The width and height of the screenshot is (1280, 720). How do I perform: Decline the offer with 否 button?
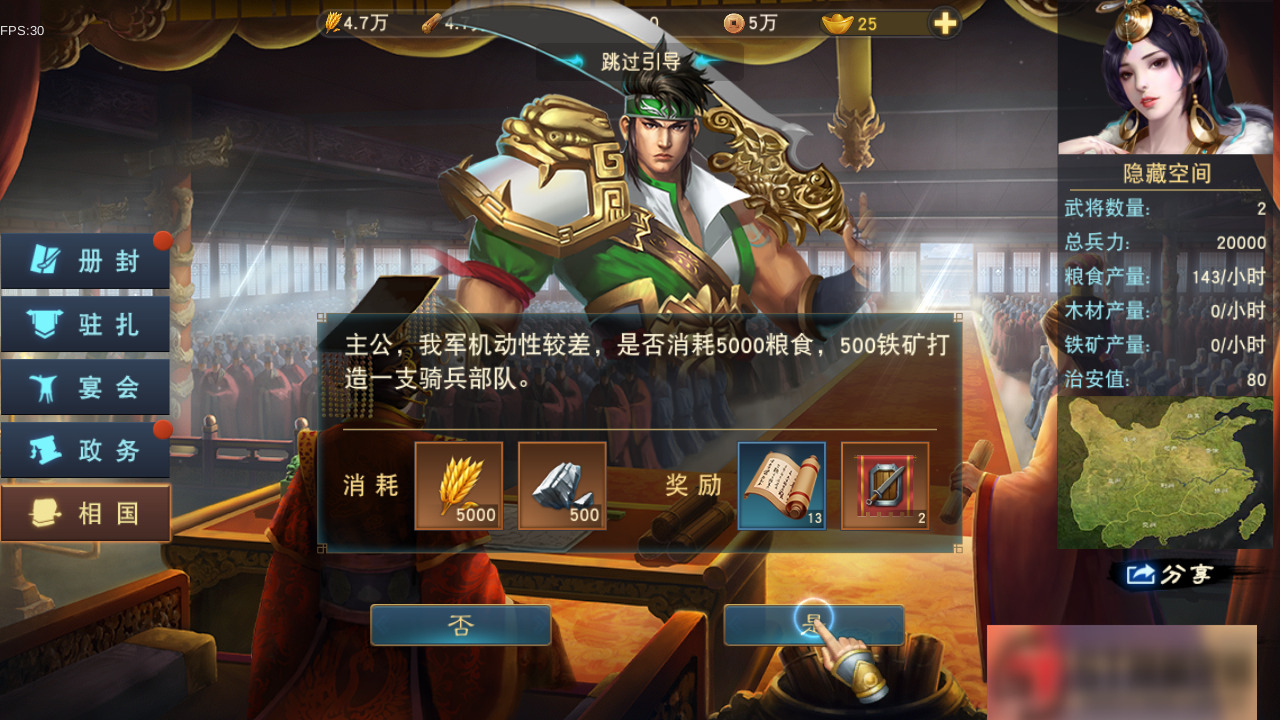460,624
